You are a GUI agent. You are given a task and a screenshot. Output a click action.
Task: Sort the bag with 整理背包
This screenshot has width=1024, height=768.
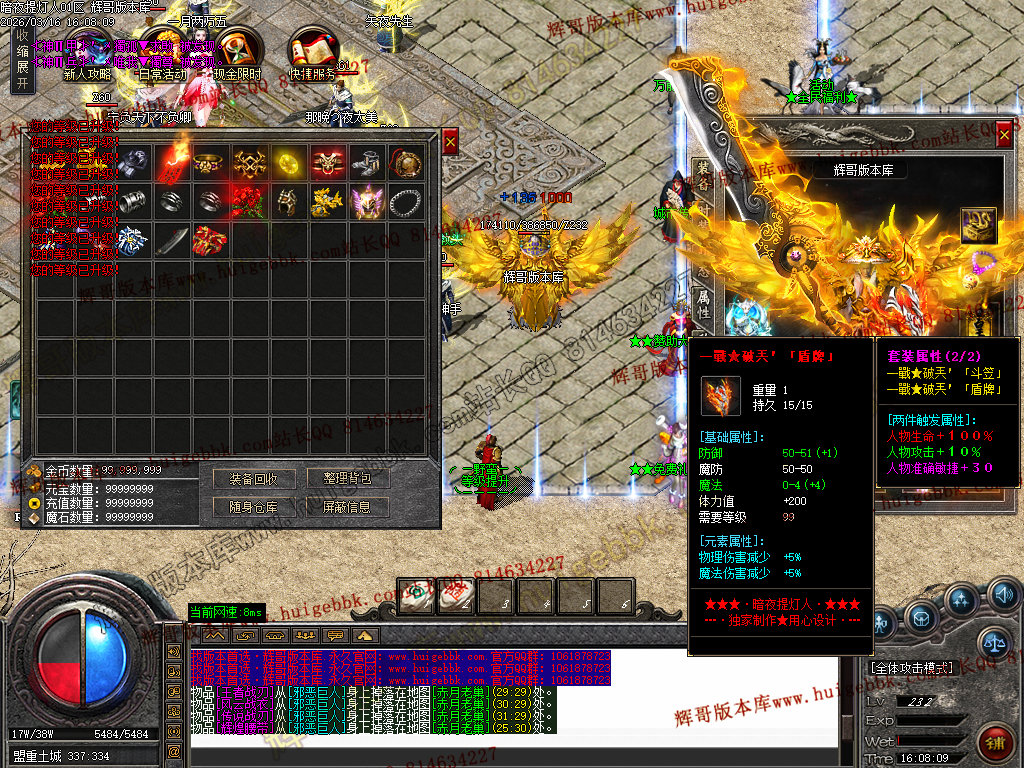[347, 479]
